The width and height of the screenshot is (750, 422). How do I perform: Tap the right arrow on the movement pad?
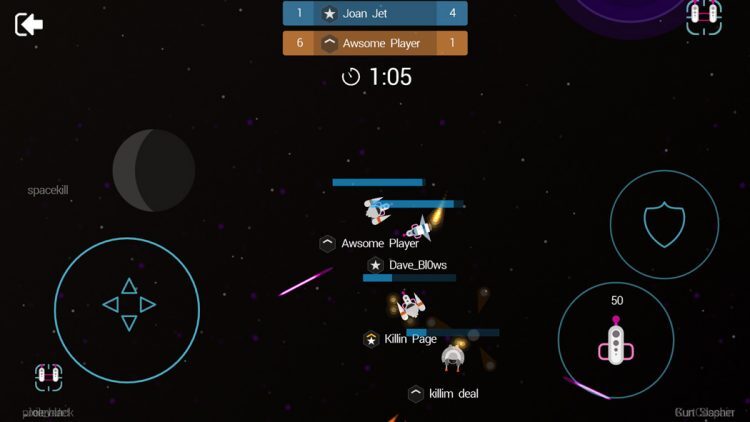147,305
